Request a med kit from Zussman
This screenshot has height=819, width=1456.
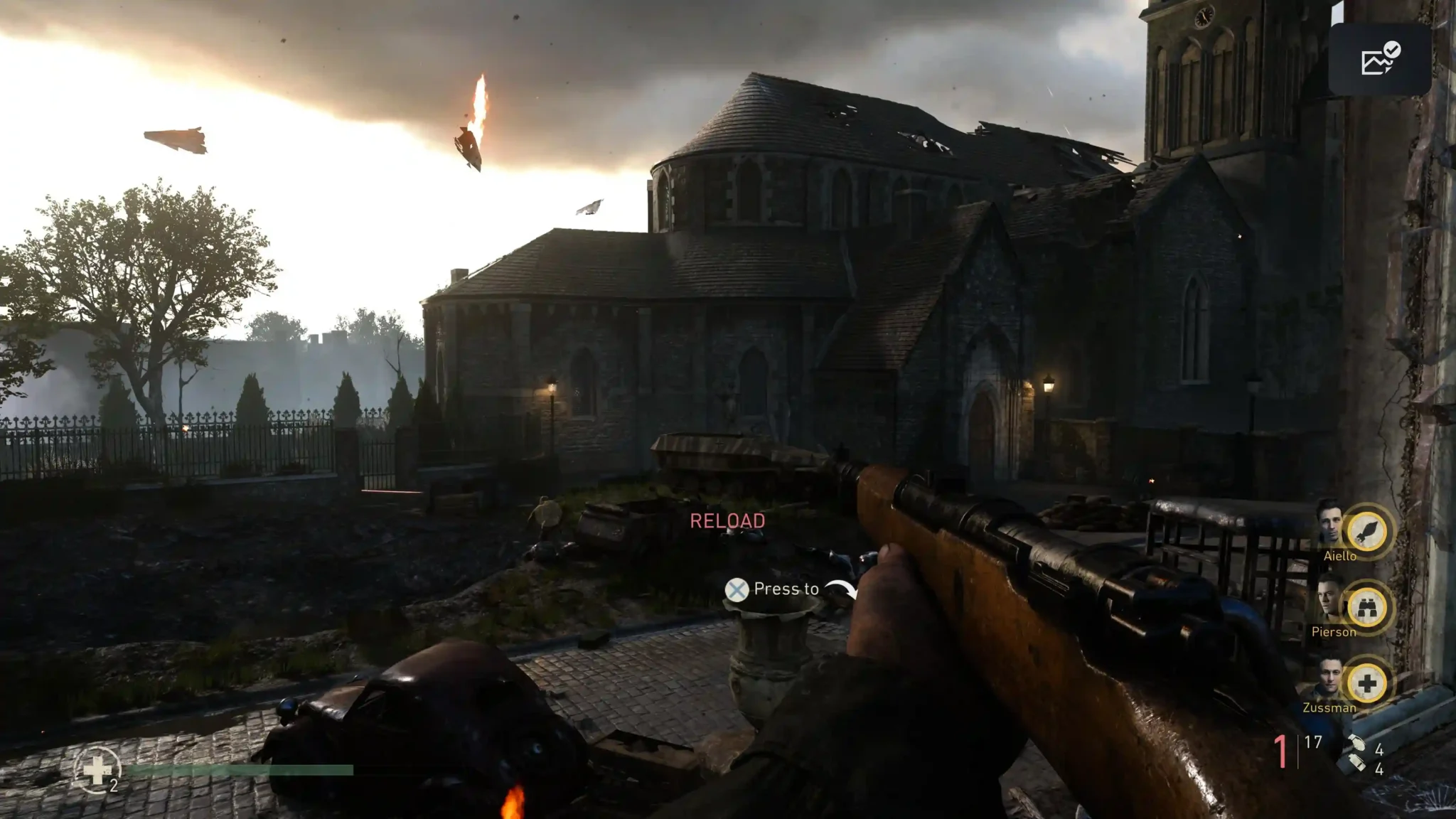(1366, 684)
